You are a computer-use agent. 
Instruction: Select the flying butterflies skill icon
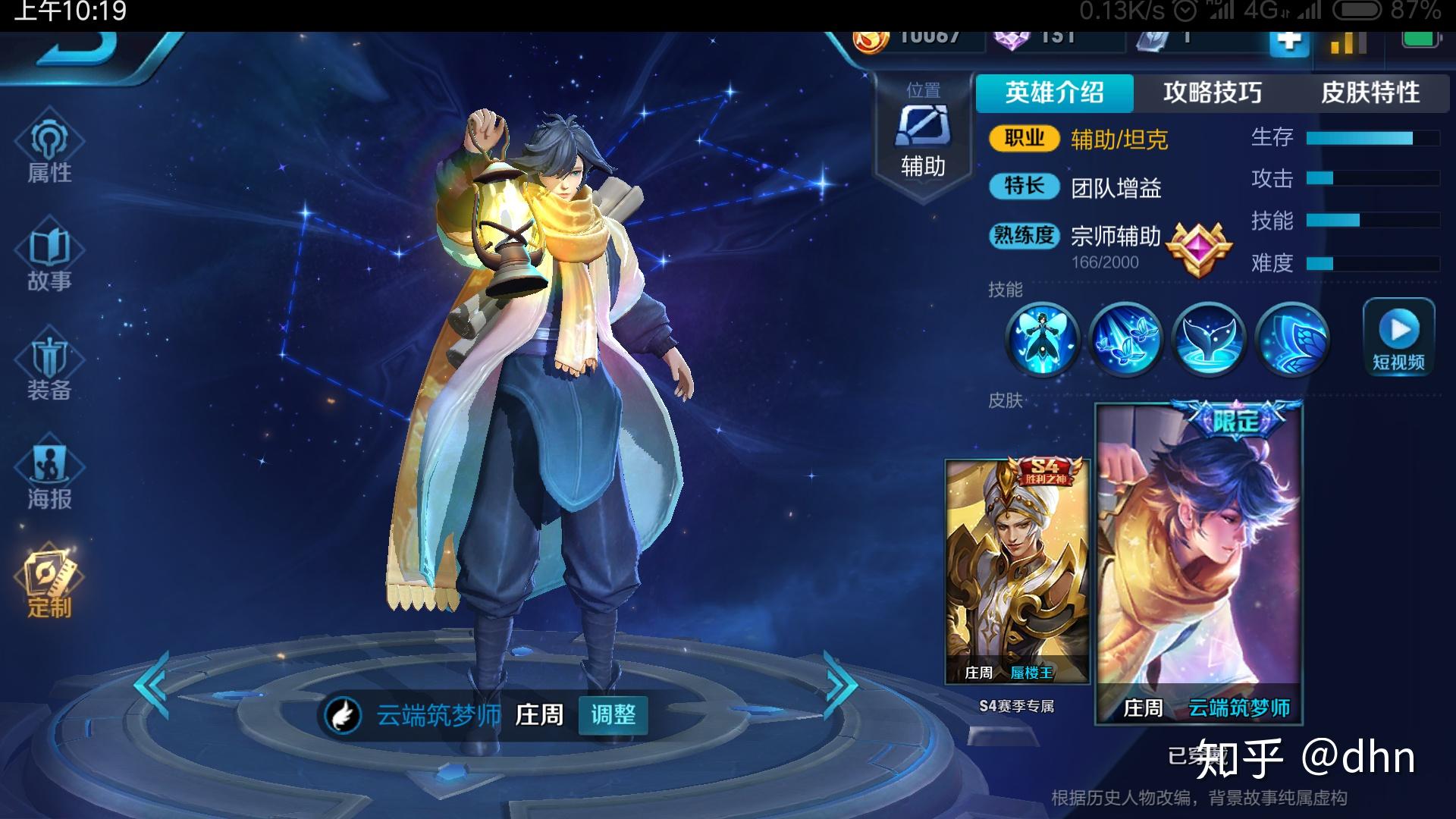point(1125,340)
